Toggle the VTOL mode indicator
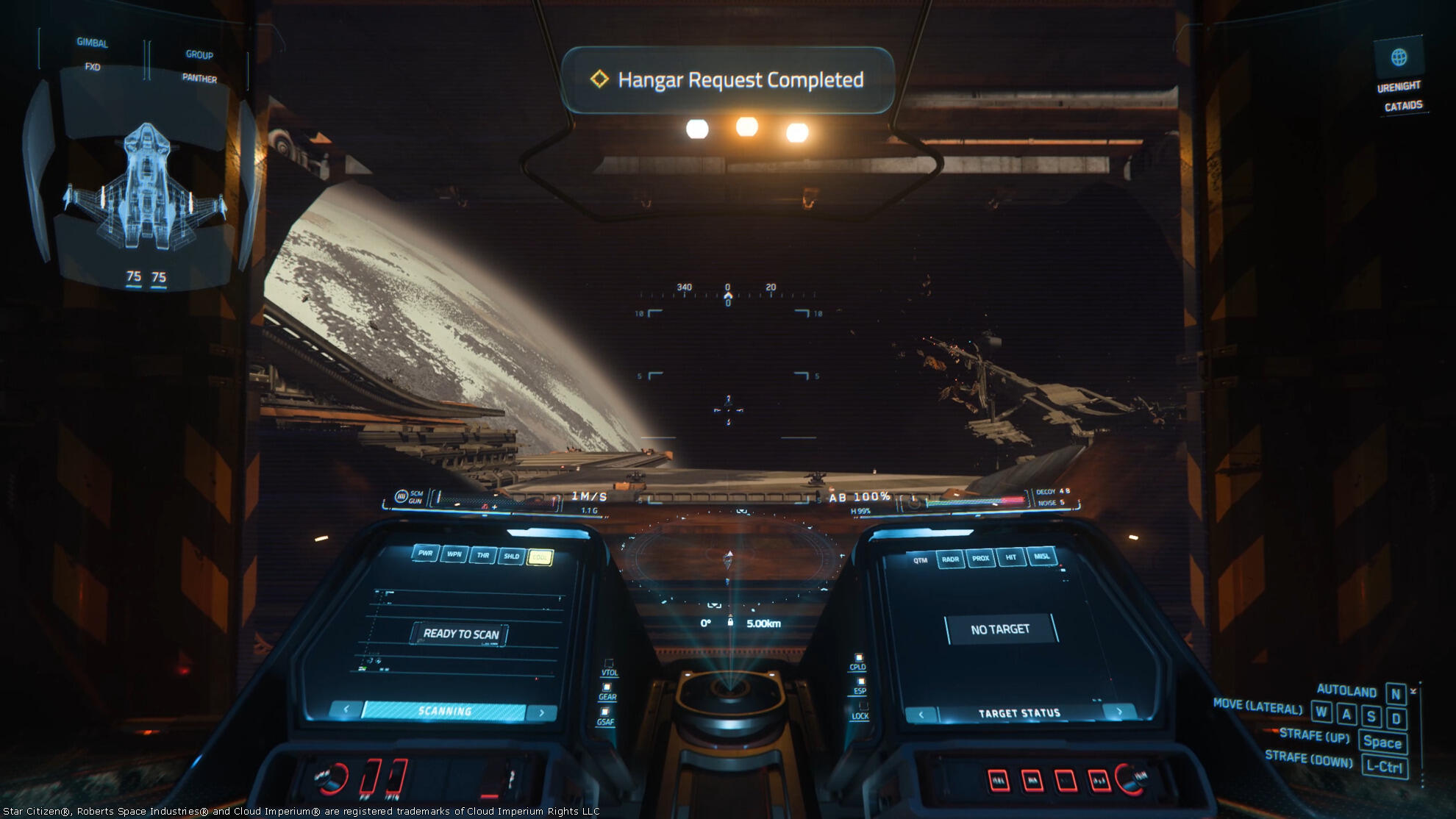This screenshot has height=819, width=1456. pos(609,668)
